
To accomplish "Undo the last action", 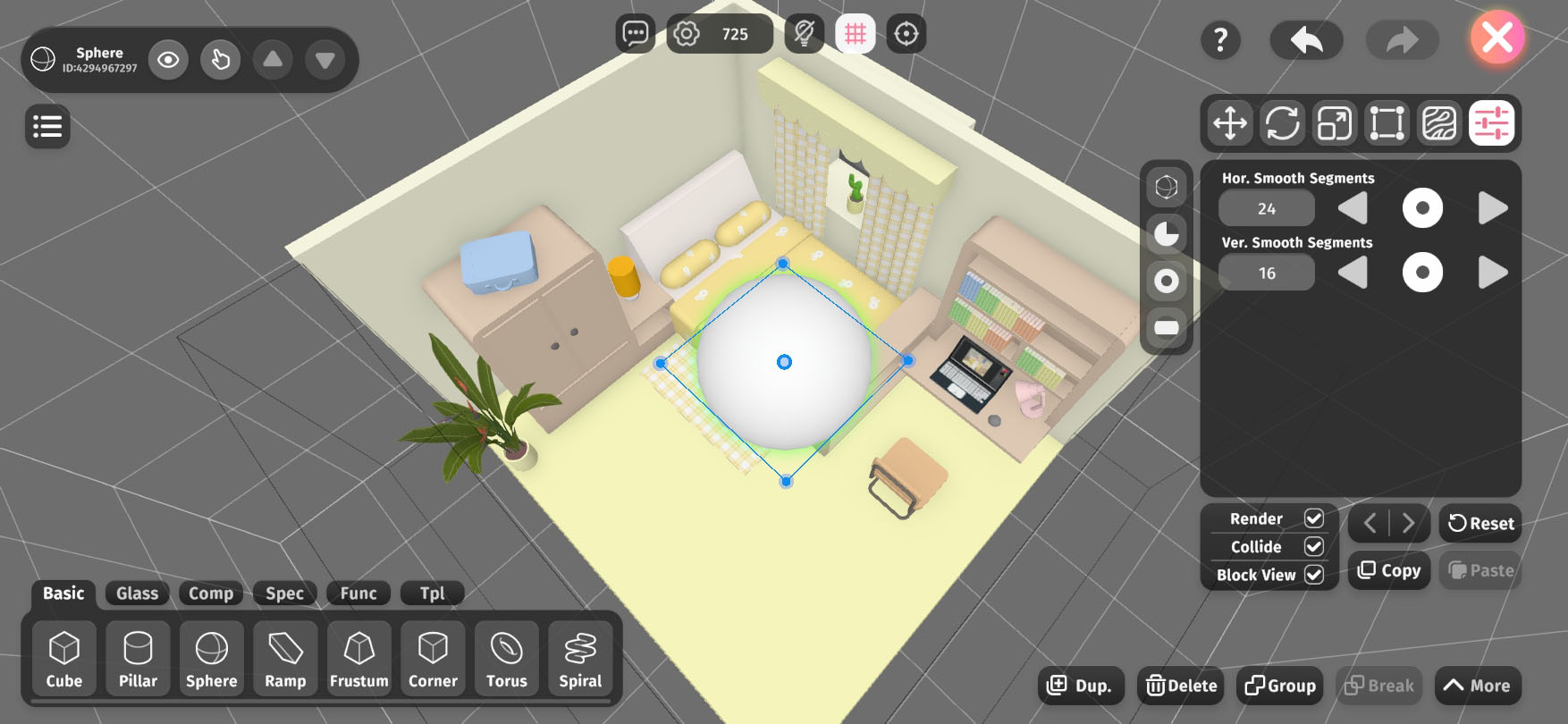I will pos(1306,39).
